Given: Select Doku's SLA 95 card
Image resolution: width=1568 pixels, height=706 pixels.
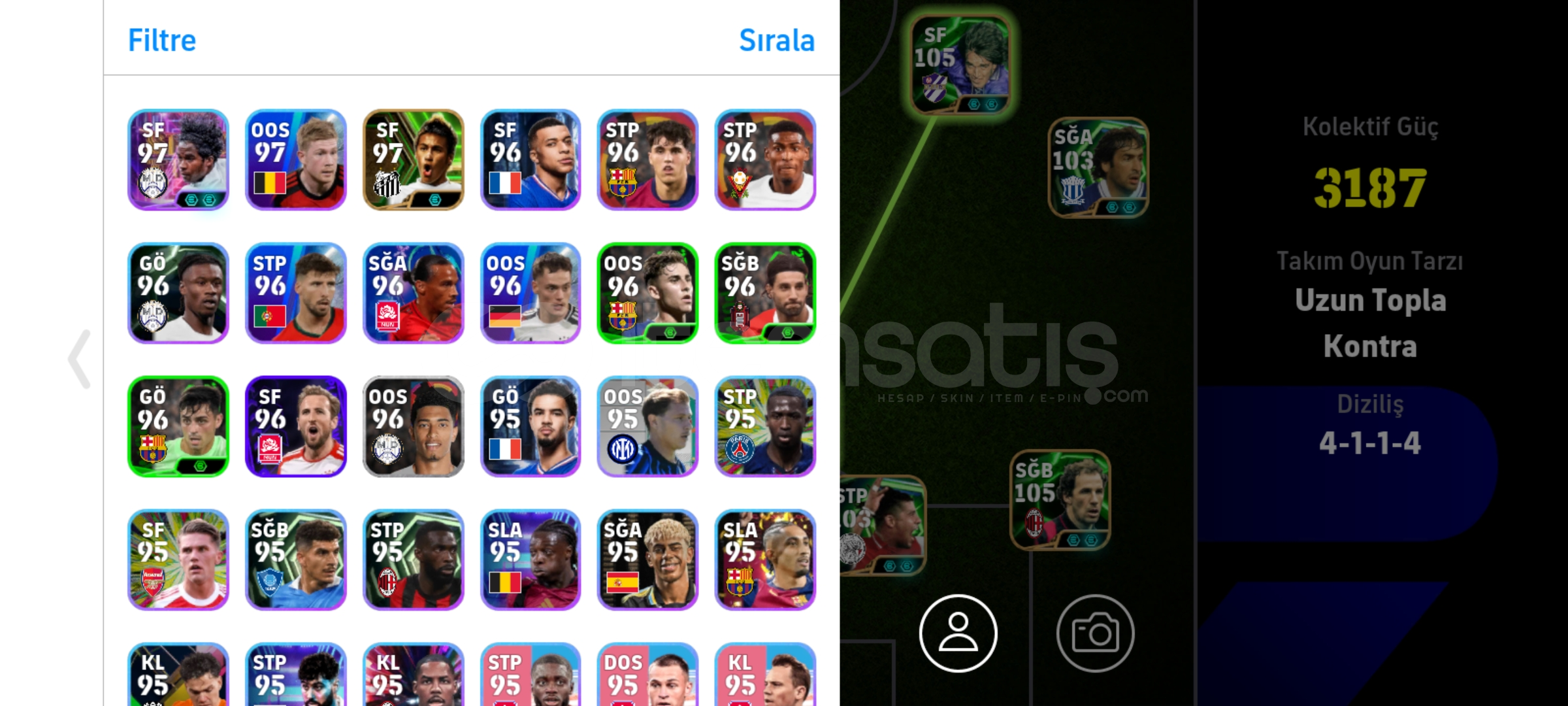Looking at the screenshot, I should (531, 560).
